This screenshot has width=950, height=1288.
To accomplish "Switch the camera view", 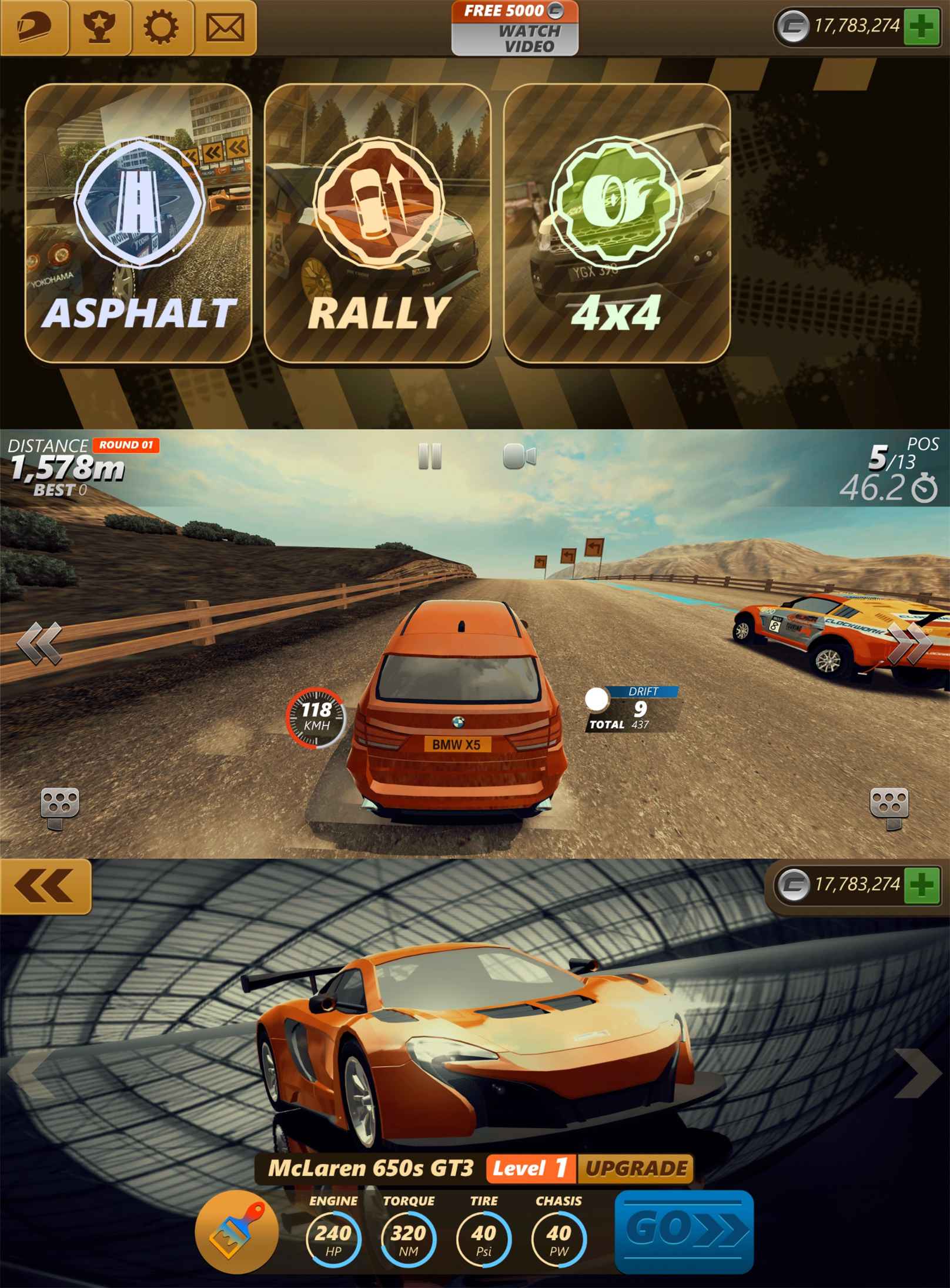I will point(520,457).
